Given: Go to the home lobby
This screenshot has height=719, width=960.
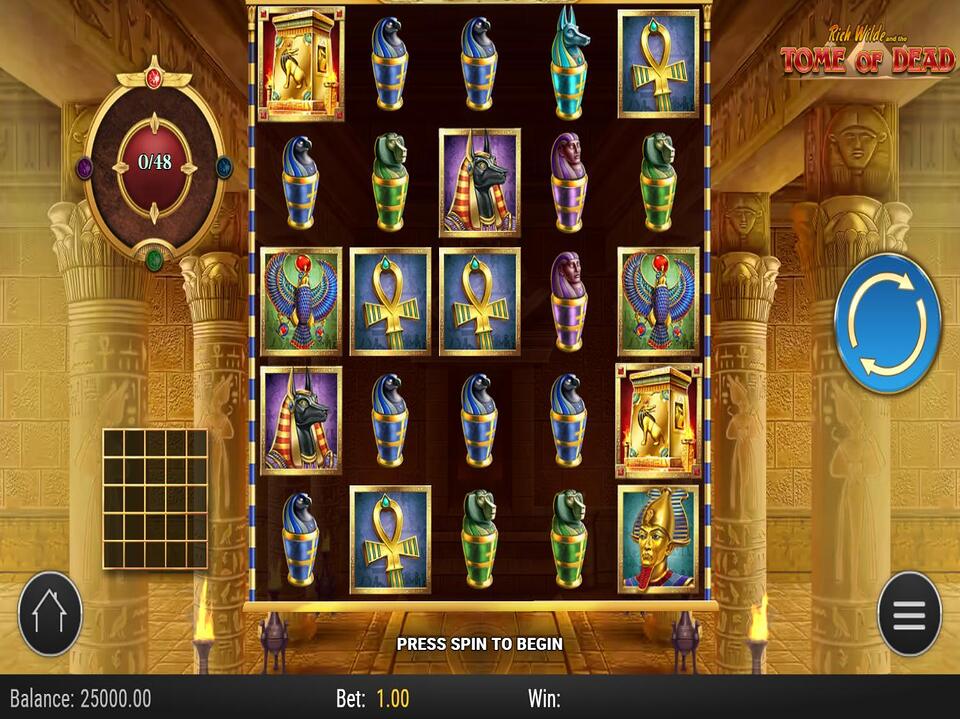Looking at the screenshot, I should point(50,614).
